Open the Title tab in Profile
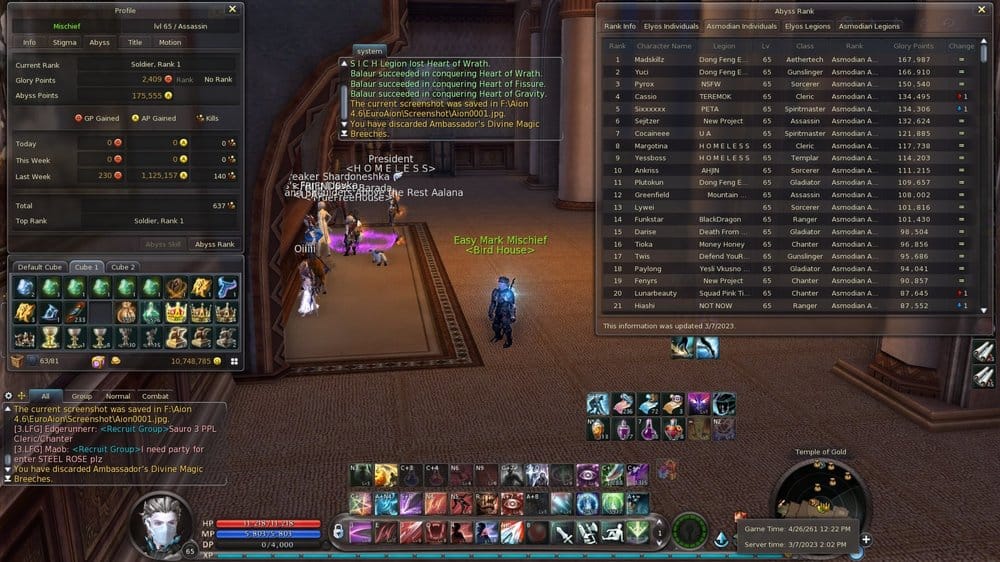The image size is (1000, 562). 134,42
